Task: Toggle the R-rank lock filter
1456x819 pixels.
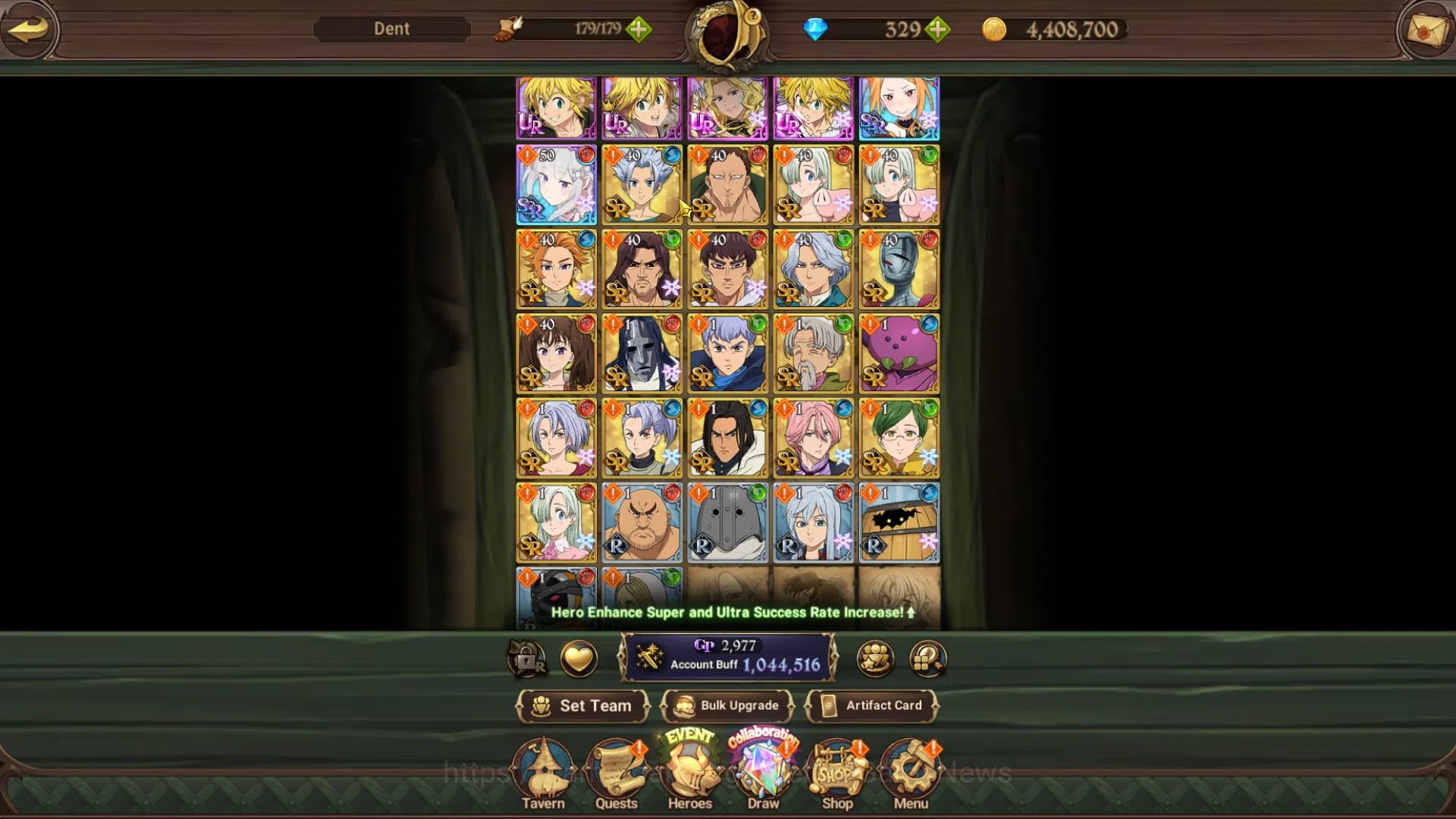Action: (x=528, y=659)
